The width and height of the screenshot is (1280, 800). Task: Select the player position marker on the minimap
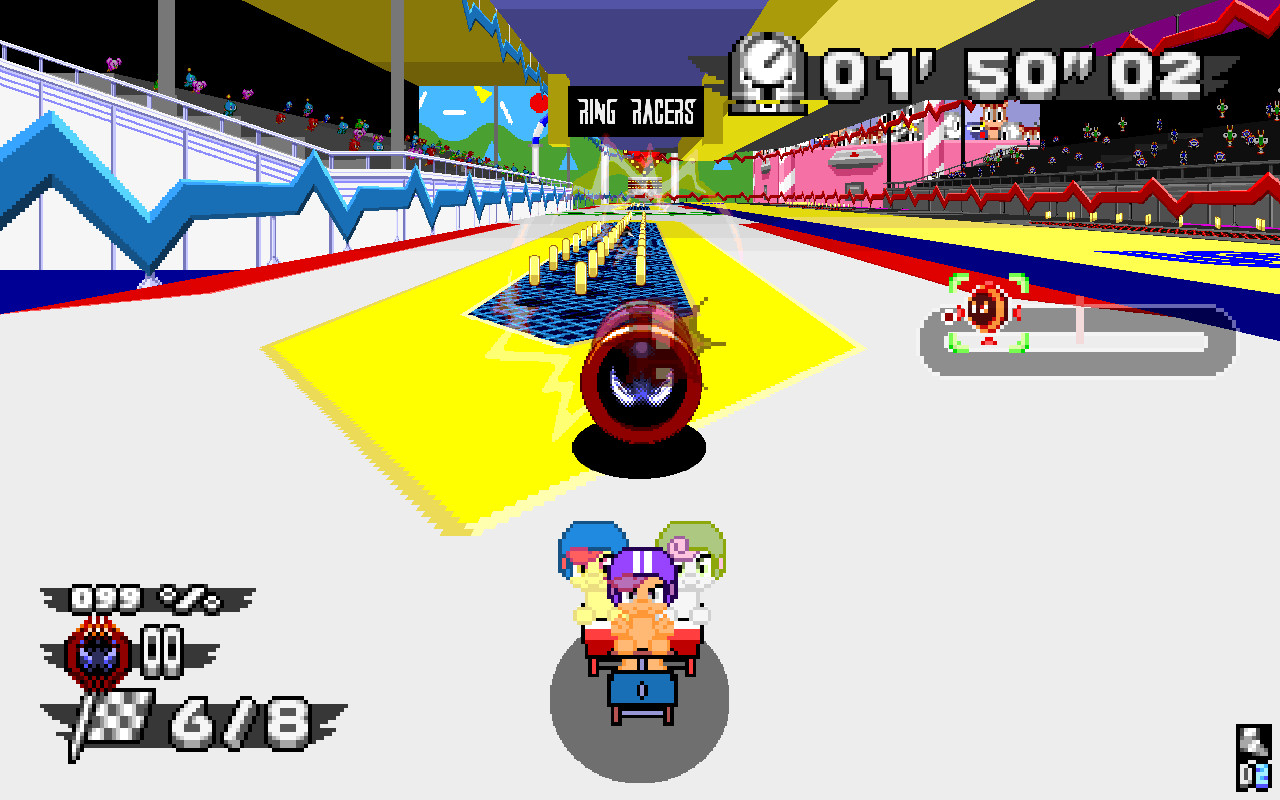(x=988, y=307)
